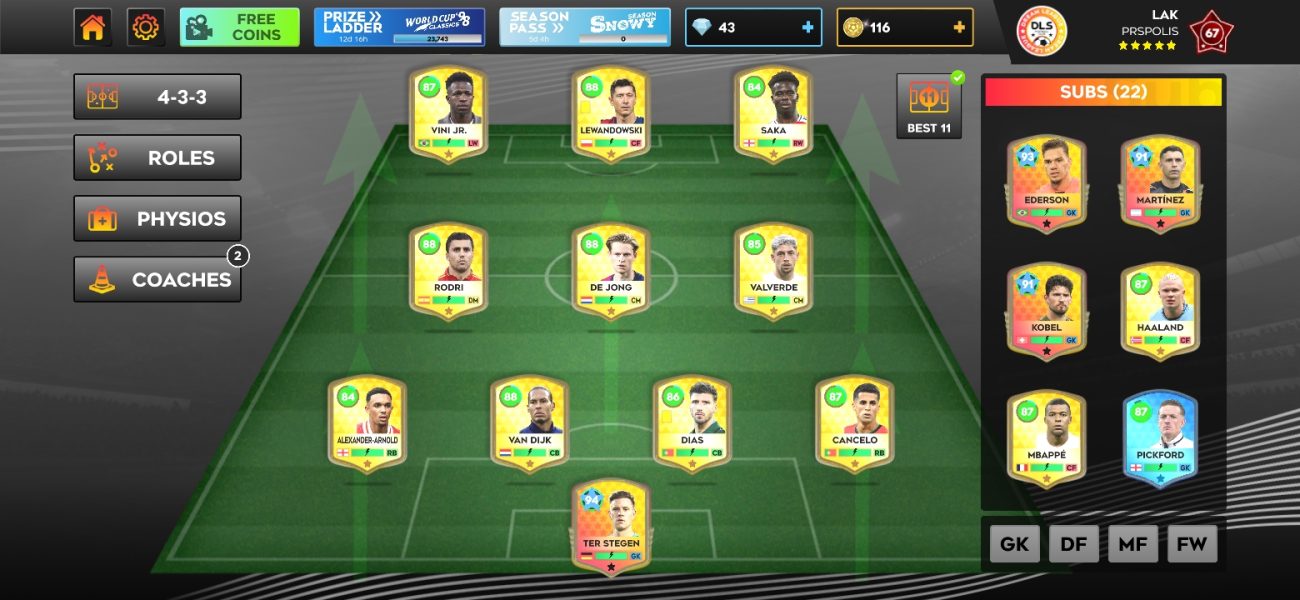Pick goalkeeper Ter Stegen's card
Image resolution: width=1300 pixels, height=600 pixels.
[x=611, y=527]
